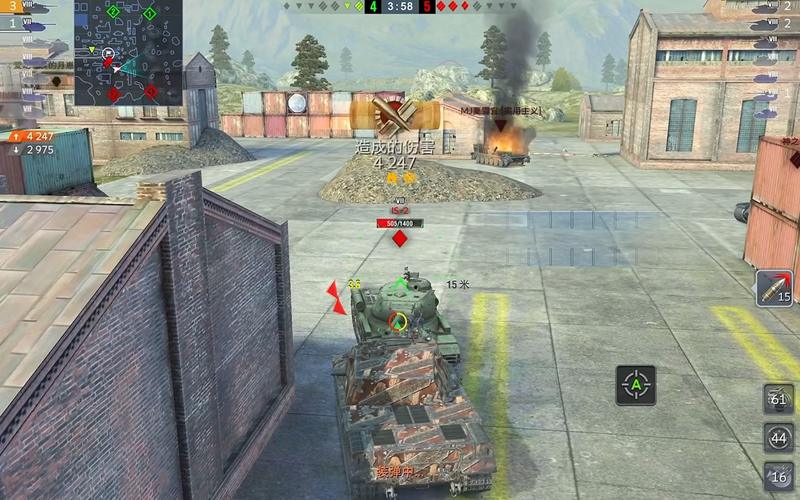This screenshot has height=500, width=800.
Task: Toggle the auto-aim crosshair button
Action: [x=636, y=384]
